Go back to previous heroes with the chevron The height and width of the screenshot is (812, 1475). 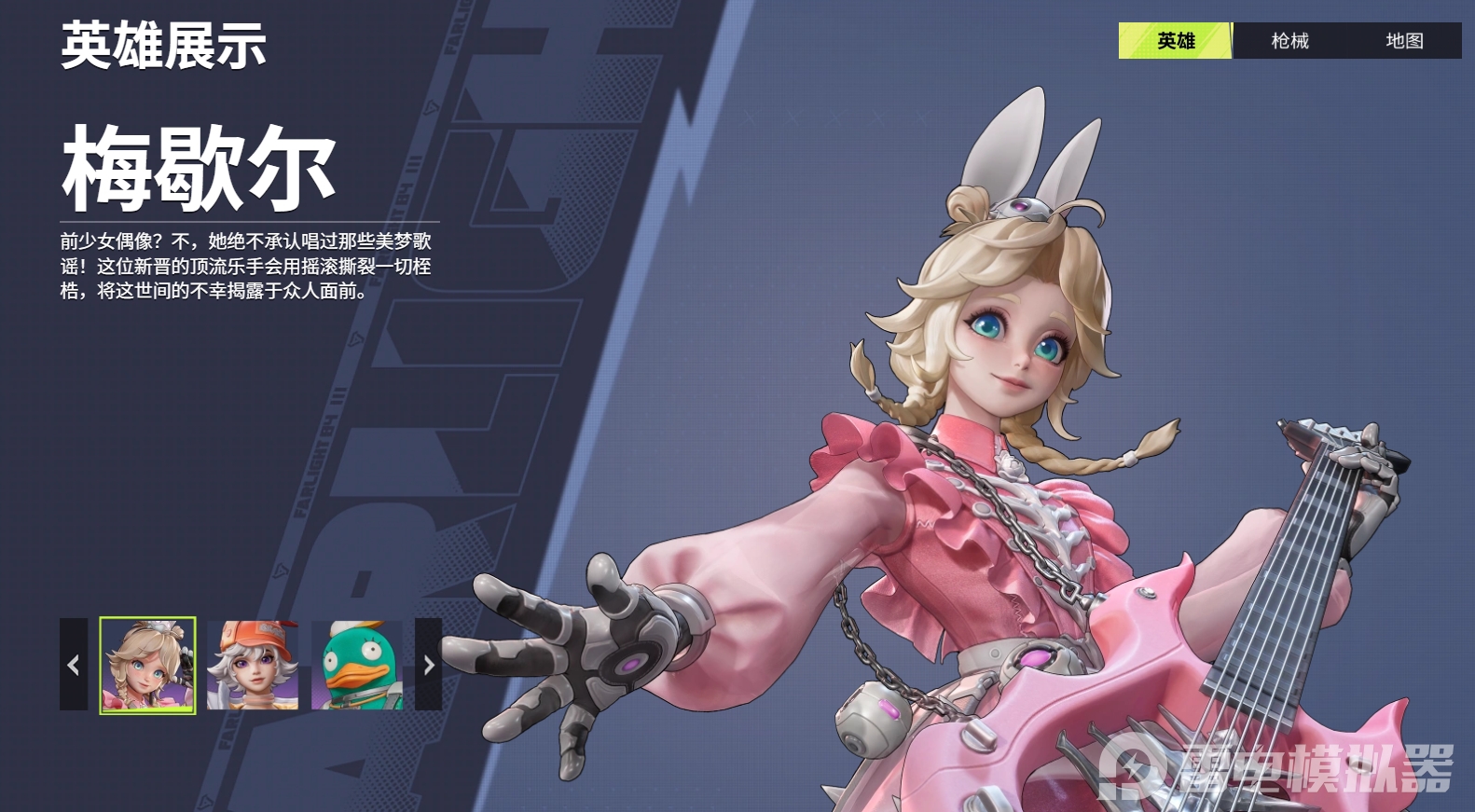click(x=73, y=665)
